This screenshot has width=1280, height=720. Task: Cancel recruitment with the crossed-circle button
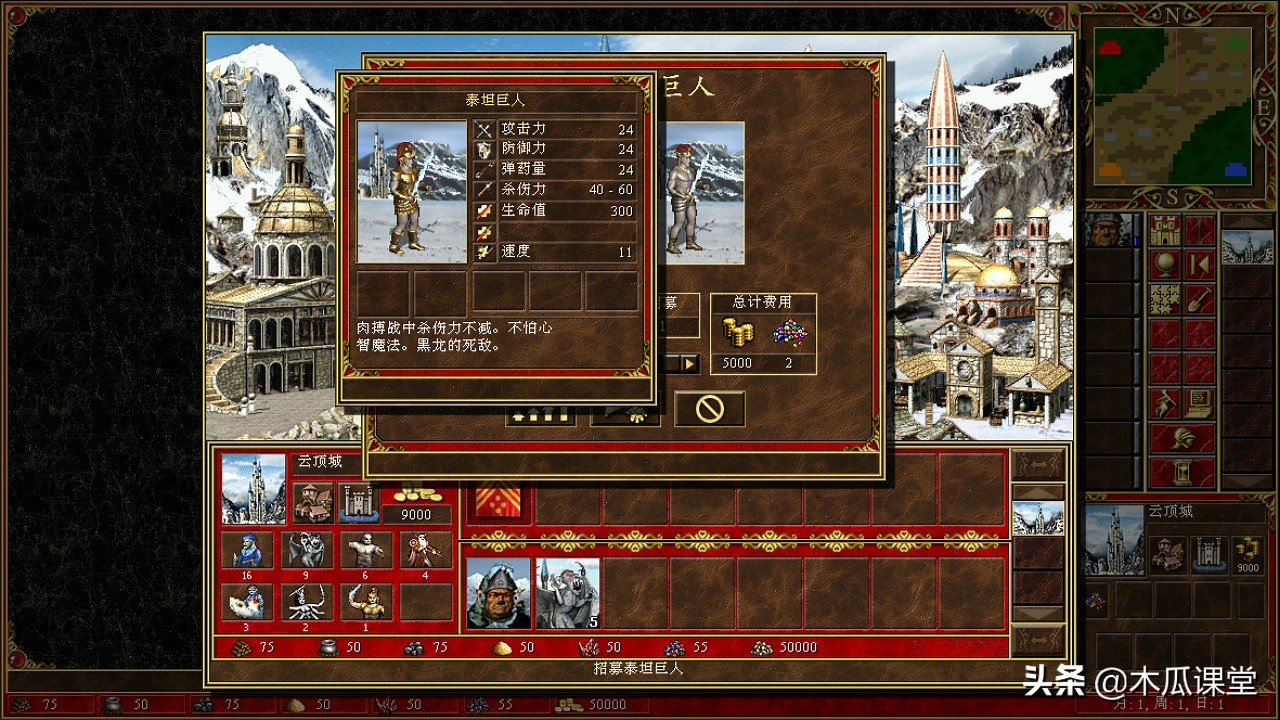710,406
